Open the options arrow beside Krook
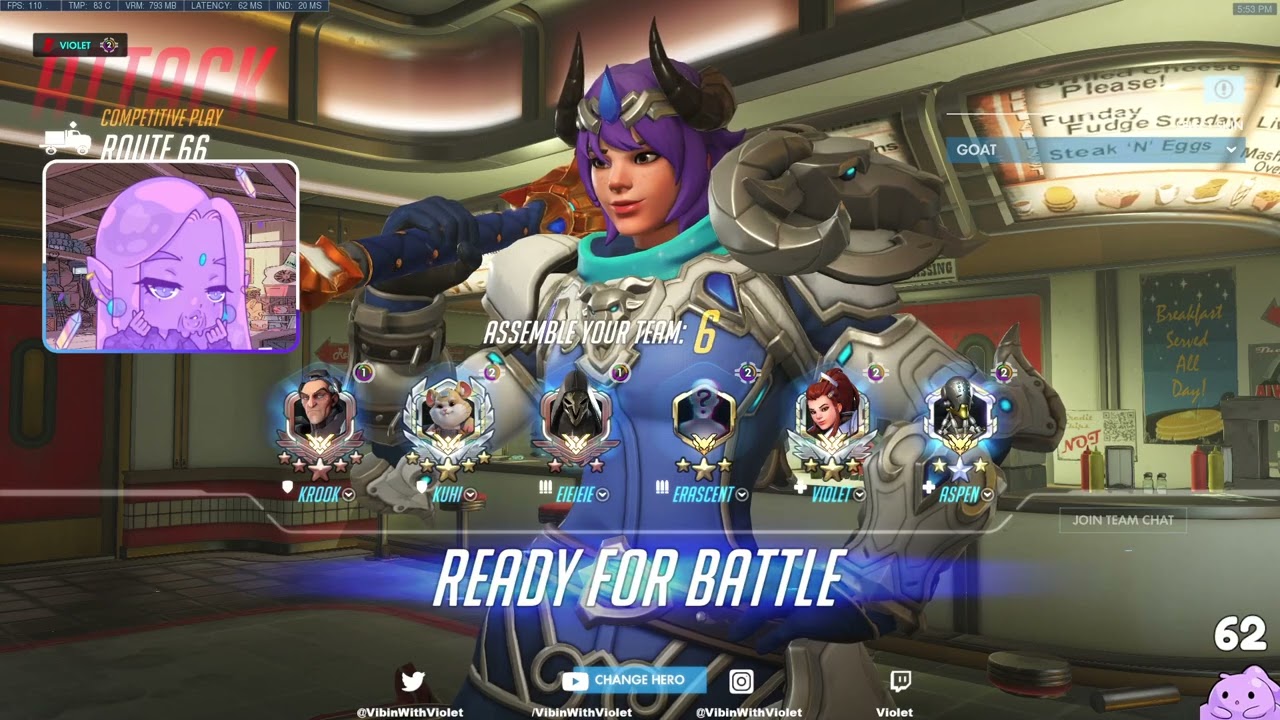The image size is (1280, 720). pyautogui.click(x=349, y=494)
